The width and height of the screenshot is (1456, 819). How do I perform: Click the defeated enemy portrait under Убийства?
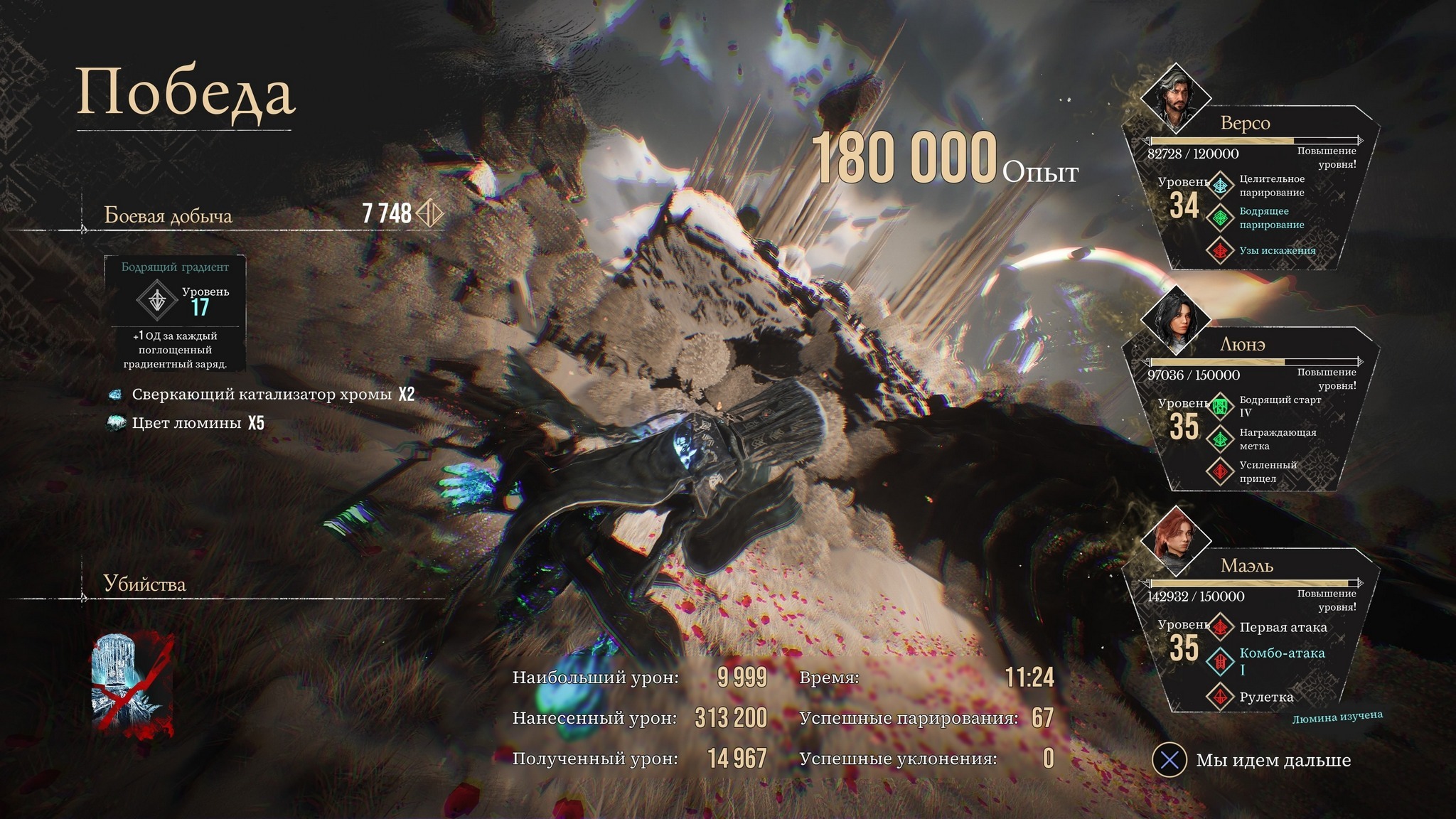(132, 684)
